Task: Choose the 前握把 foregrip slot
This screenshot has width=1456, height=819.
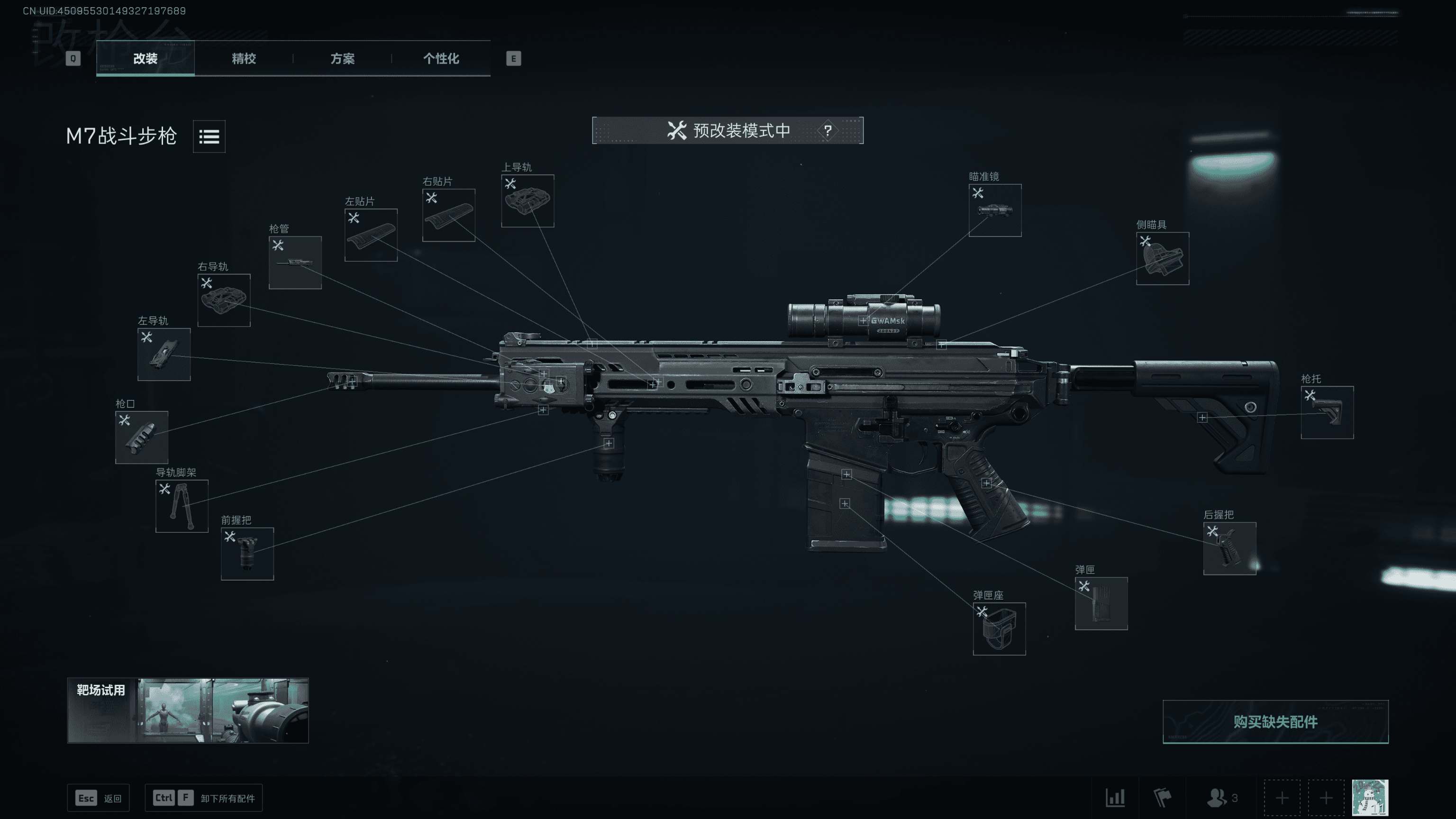Action: click(247, 554)
